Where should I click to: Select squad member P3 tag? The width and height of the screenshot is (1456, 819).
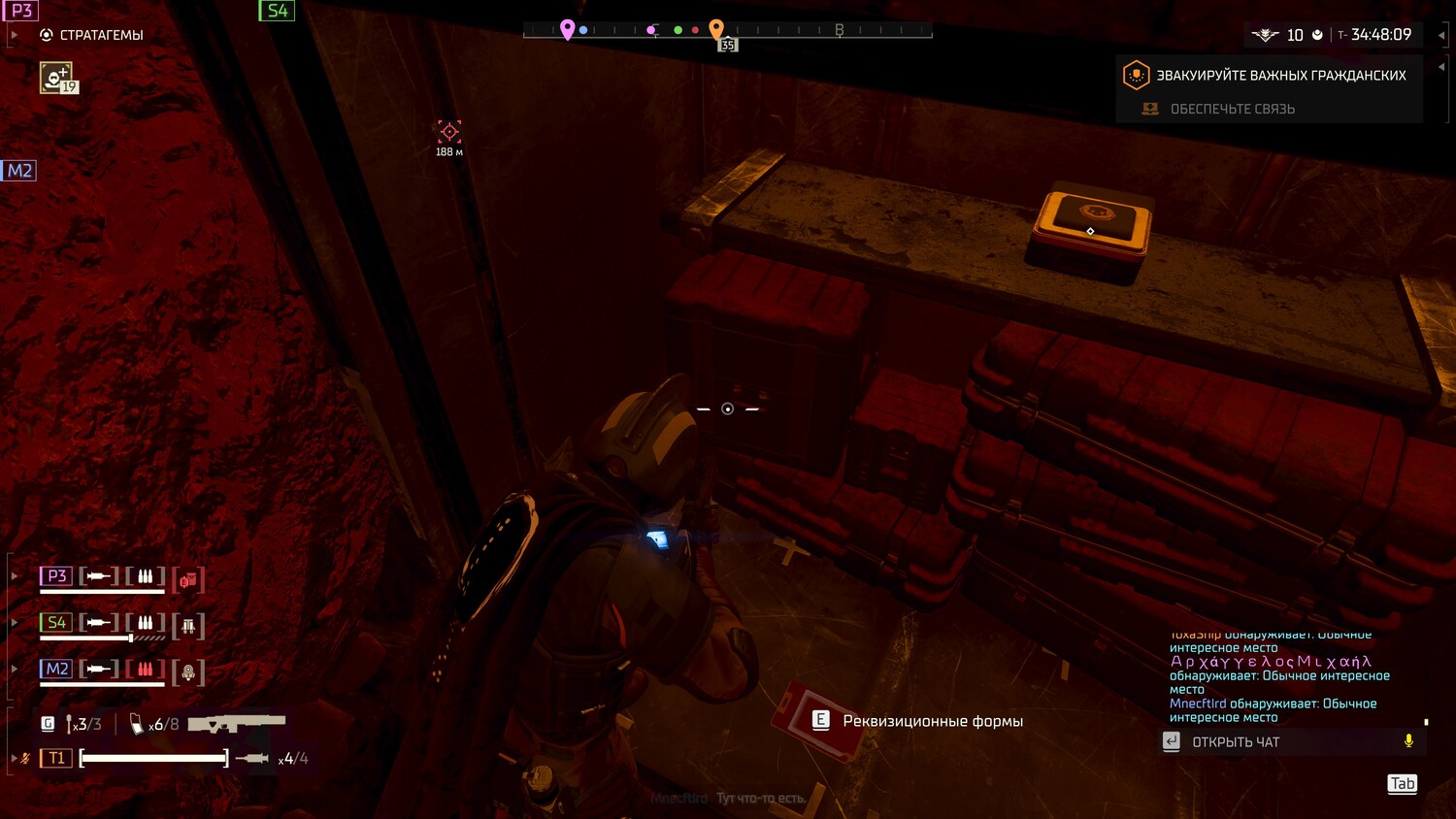click(x=56, y=576)
